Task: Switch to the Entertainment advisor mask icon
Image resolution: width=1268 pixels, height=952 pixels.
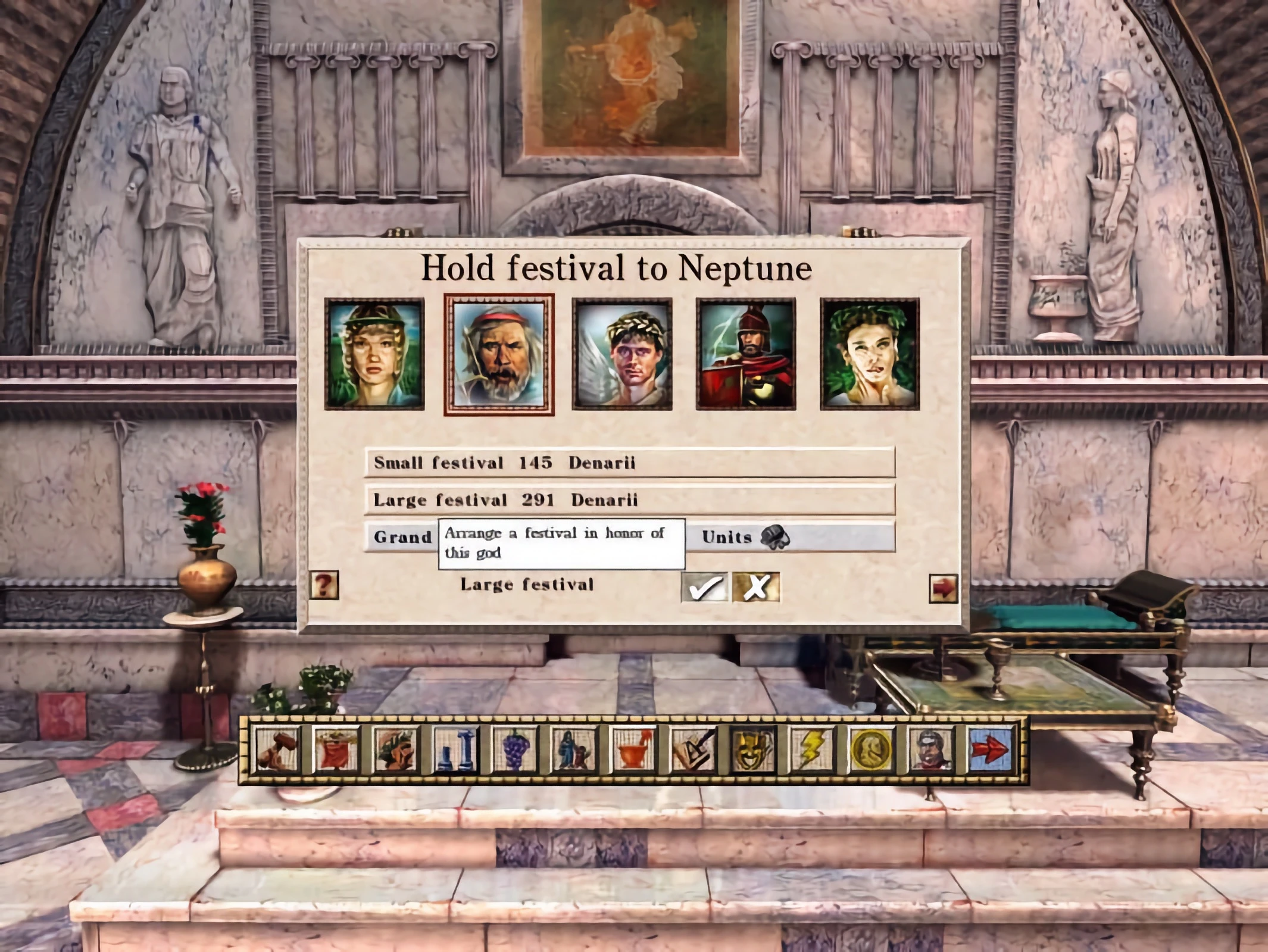Action: tap(752, 750)
